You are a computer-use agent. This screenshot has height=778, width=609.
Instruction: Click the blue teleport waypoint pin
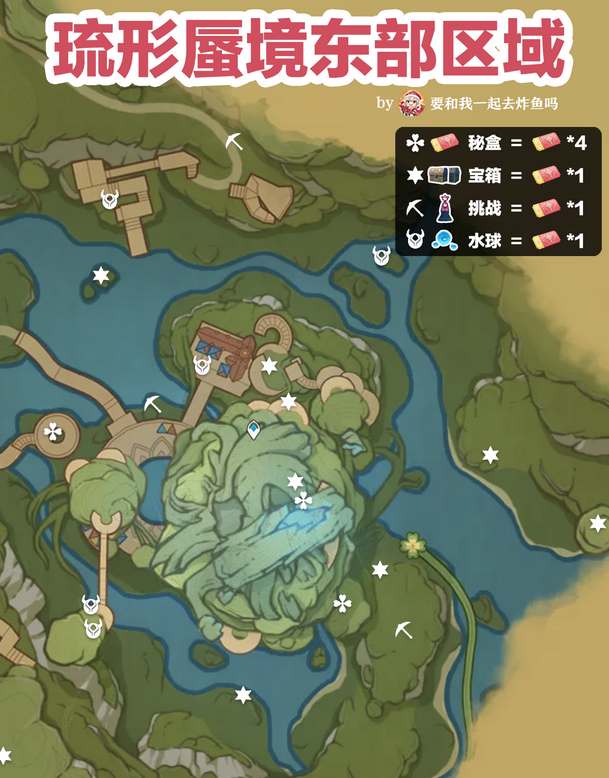tap(254, 430)
